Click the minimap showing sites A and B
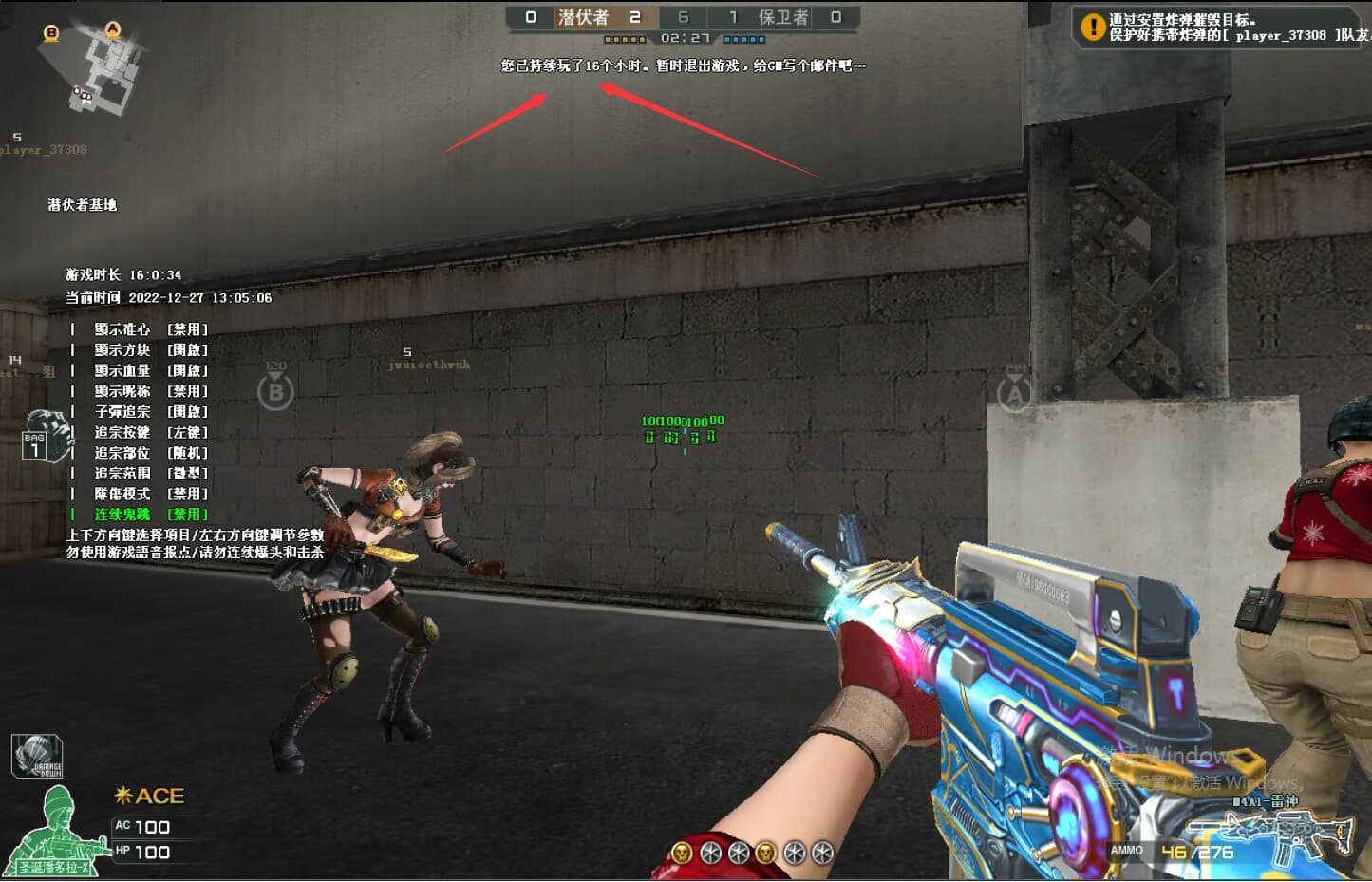The image size is (1372, 882). (x=95, y=66)
